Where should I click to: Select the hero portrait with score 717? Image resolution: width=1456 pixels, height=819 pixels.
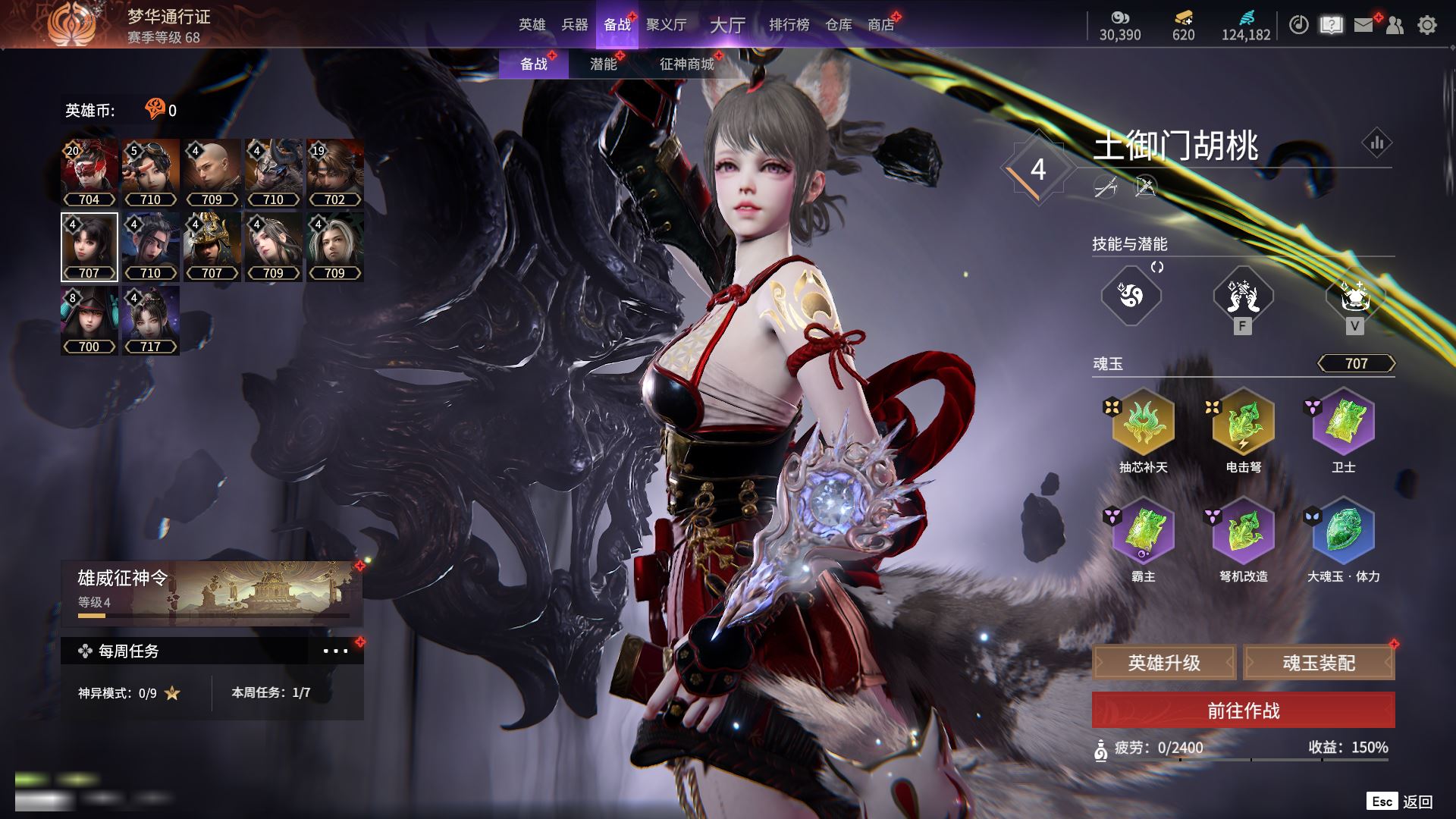tap(150, 320)
